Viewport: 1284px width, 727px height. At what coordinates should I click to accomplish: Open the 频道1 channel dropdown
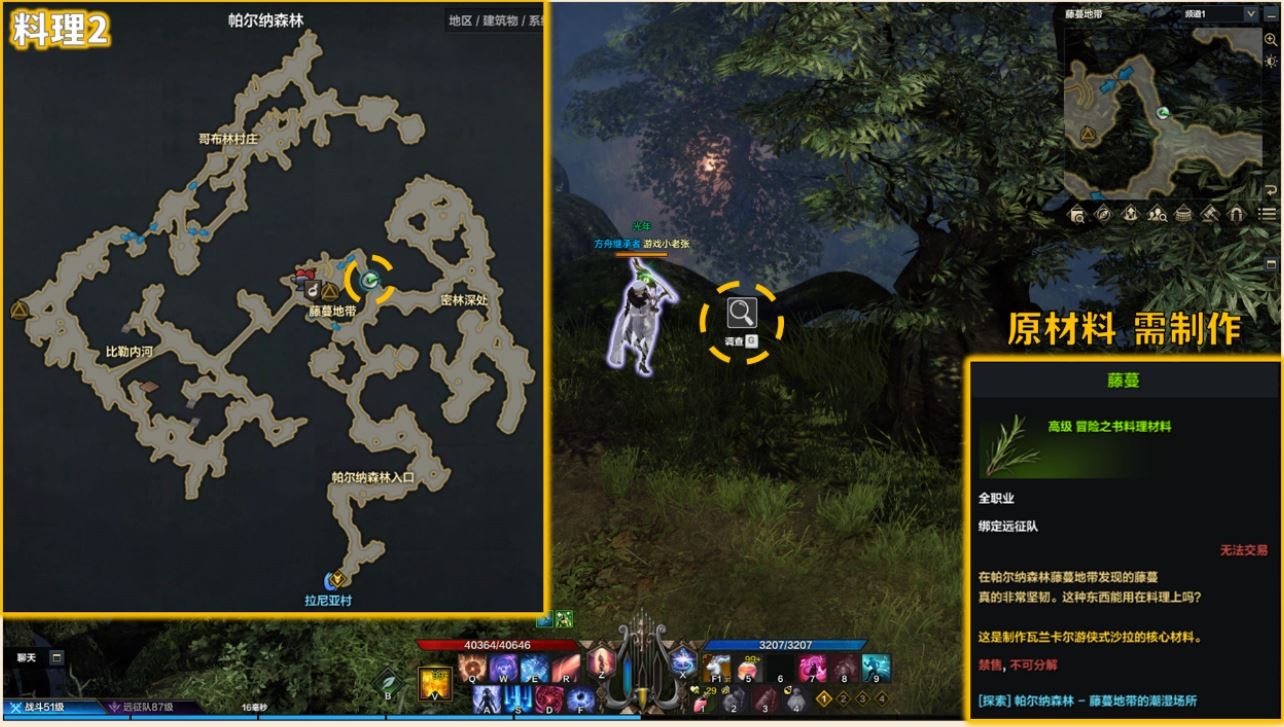(1250, 14)
